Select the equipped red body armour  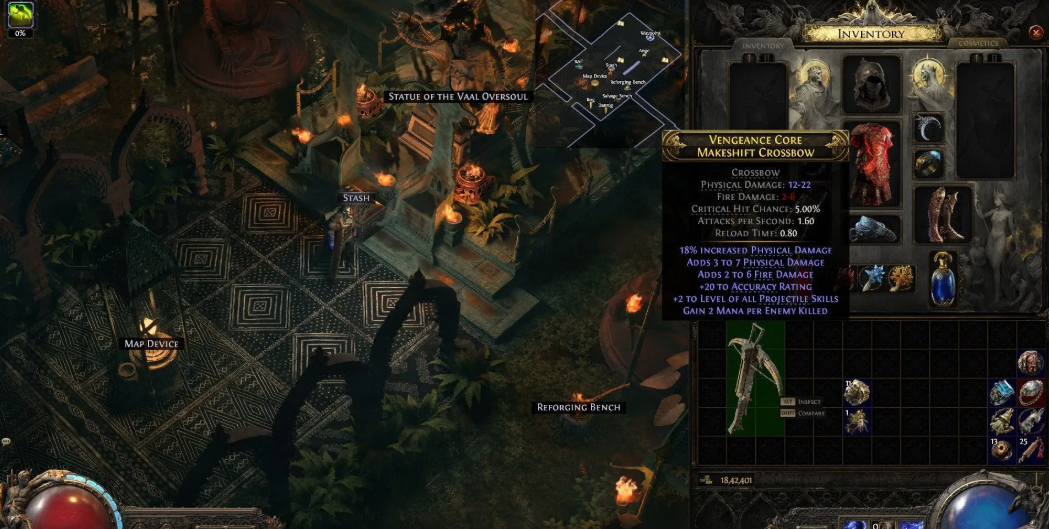876,165
